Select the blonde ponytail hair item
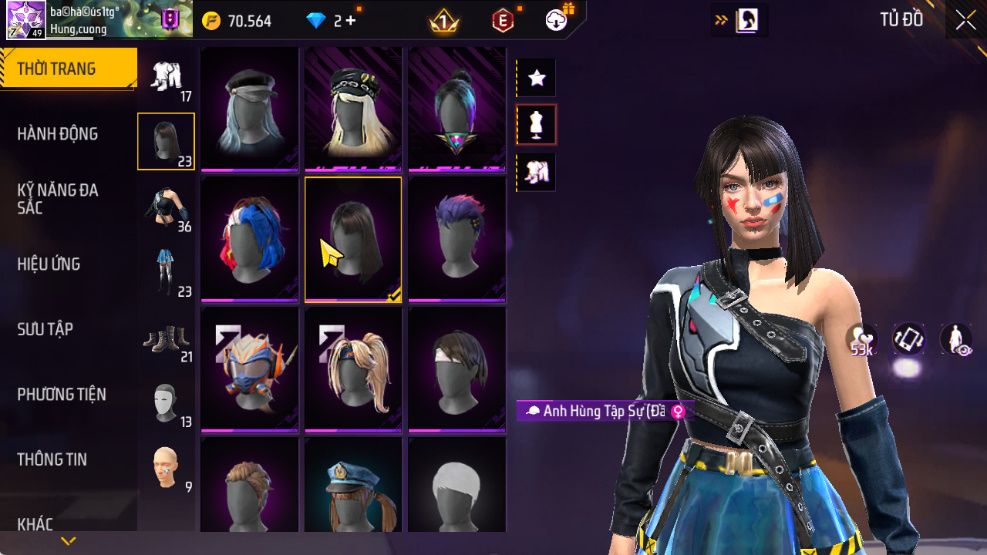The image size is (987, 555). click(x=353, y=368)
